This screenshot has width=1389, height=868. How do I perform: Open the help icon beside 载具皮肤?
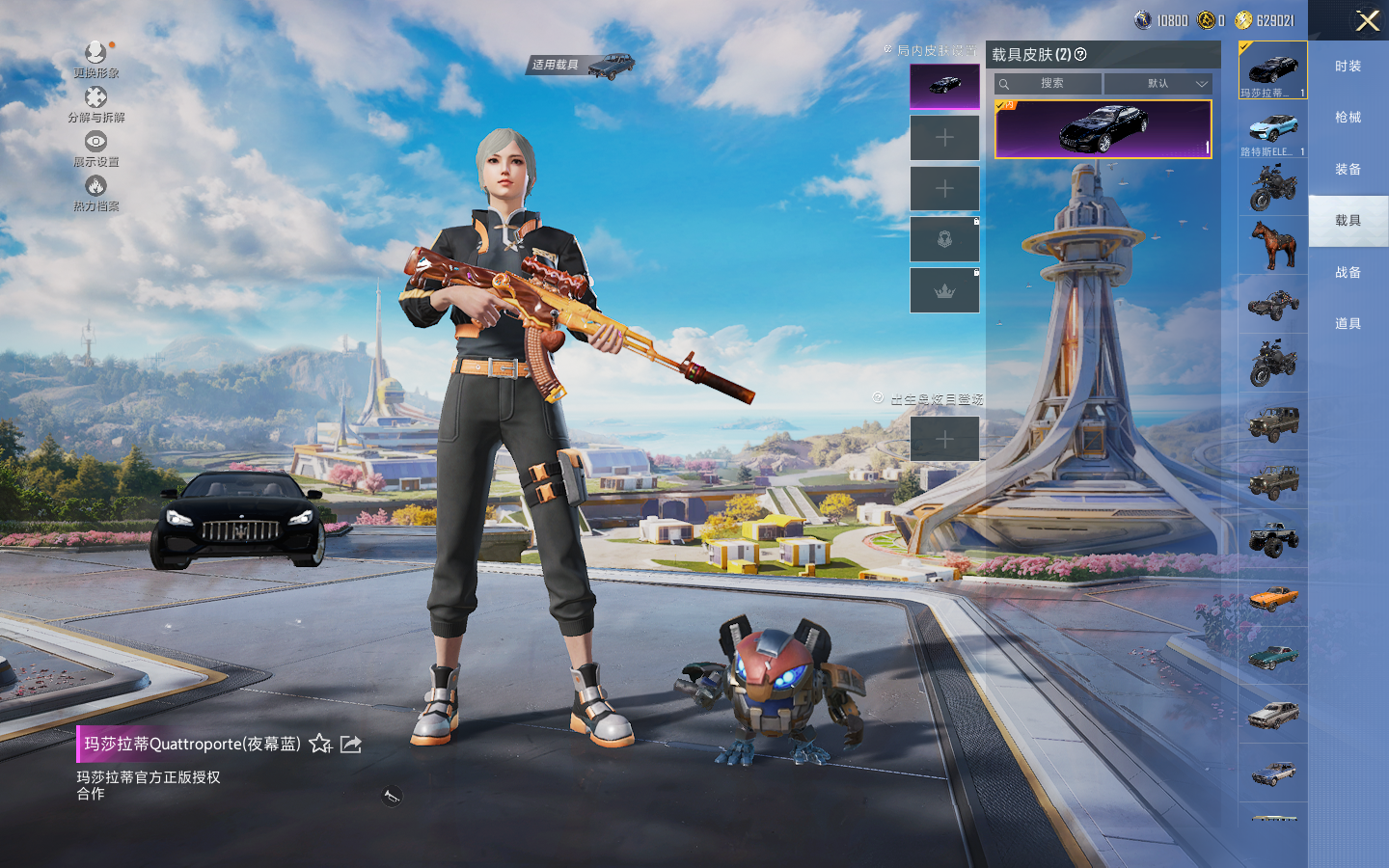coord(1080,54)
